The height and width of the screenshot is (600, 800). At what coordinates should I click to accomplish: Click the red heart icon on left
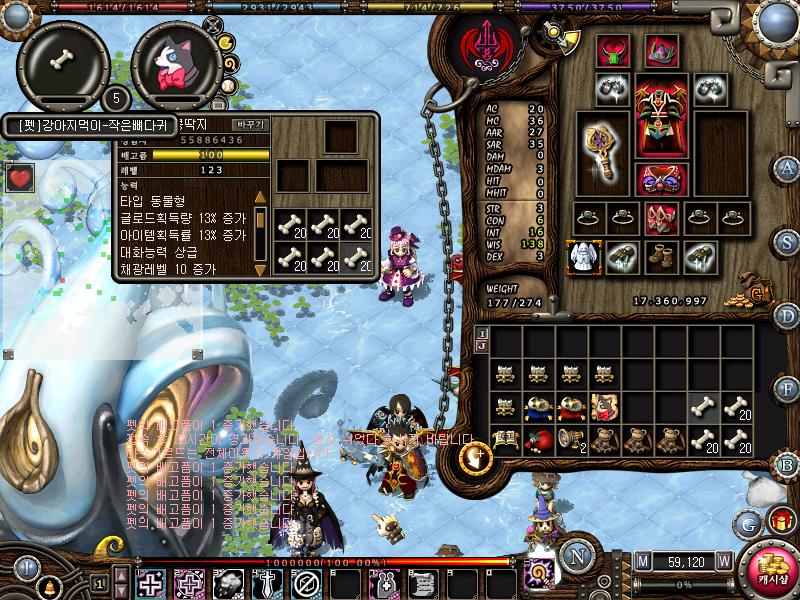coord(19,179)
